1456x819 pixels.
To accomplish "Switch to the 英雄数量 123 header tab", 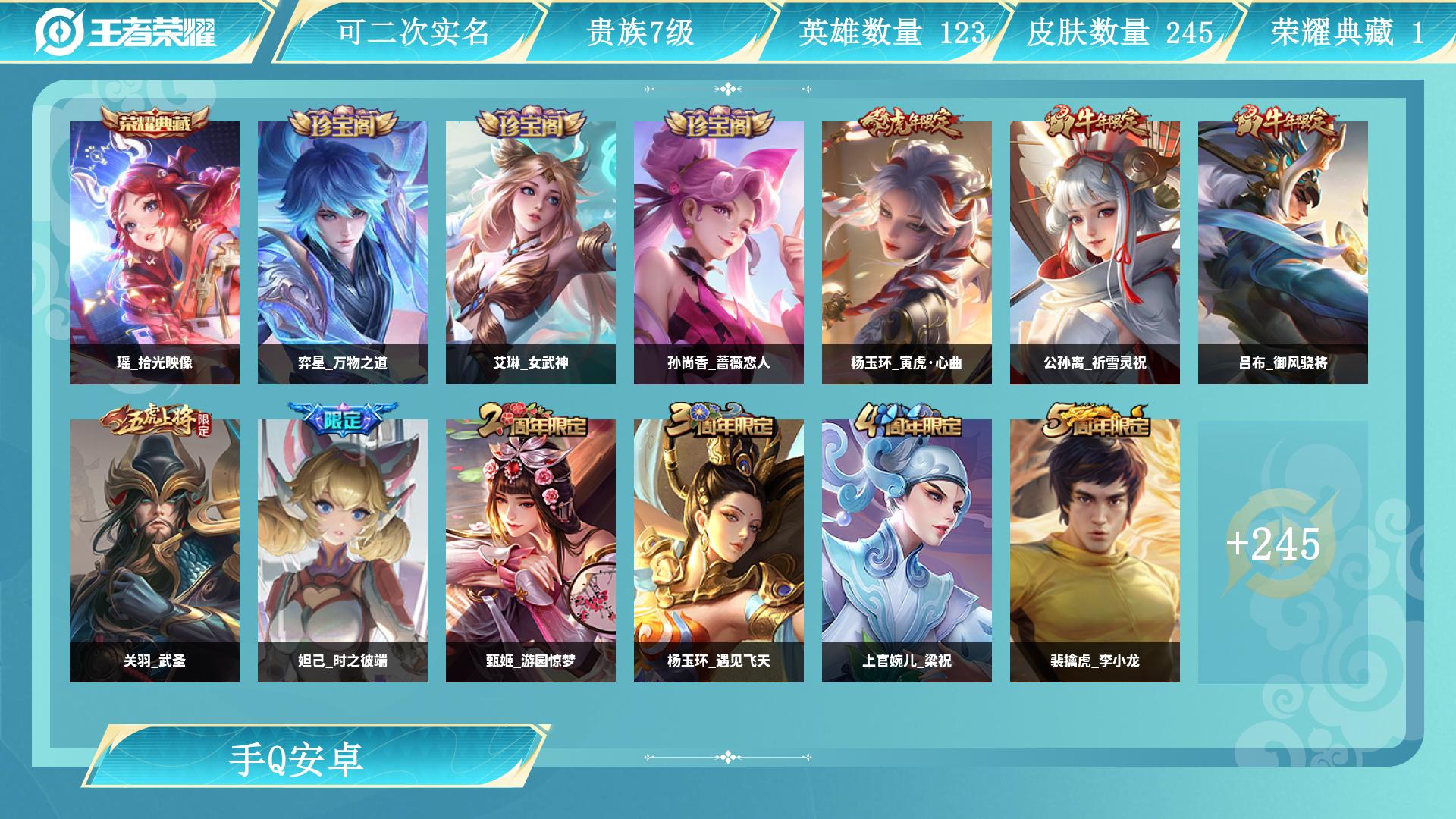I will tap(890, 33).
